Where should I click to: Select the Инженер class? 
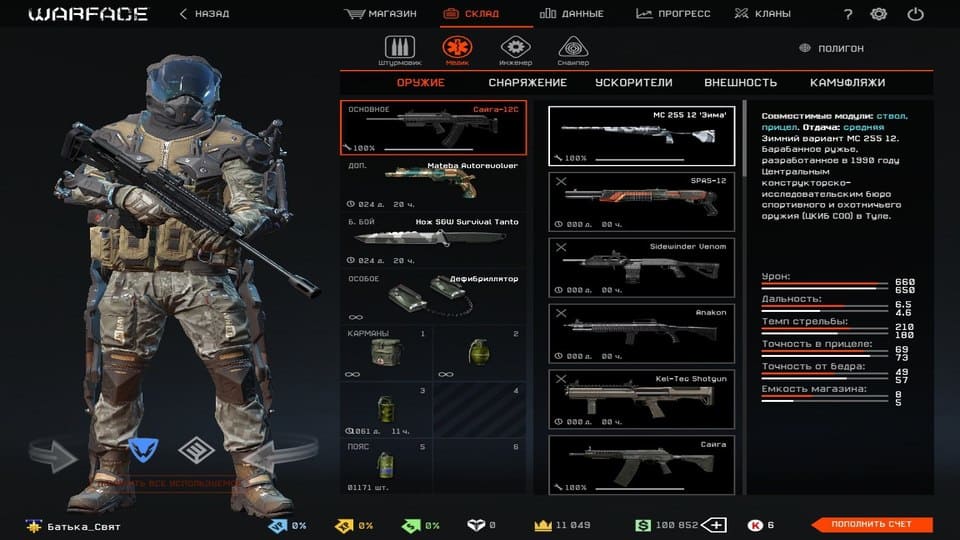tap(515, 49)
